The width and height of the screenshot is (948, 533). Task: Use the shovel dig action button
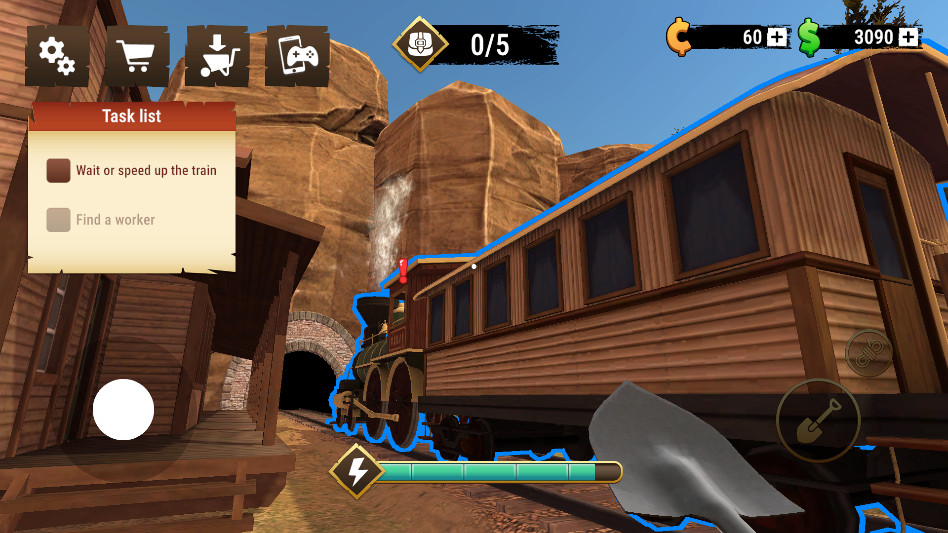click(817, 420)
